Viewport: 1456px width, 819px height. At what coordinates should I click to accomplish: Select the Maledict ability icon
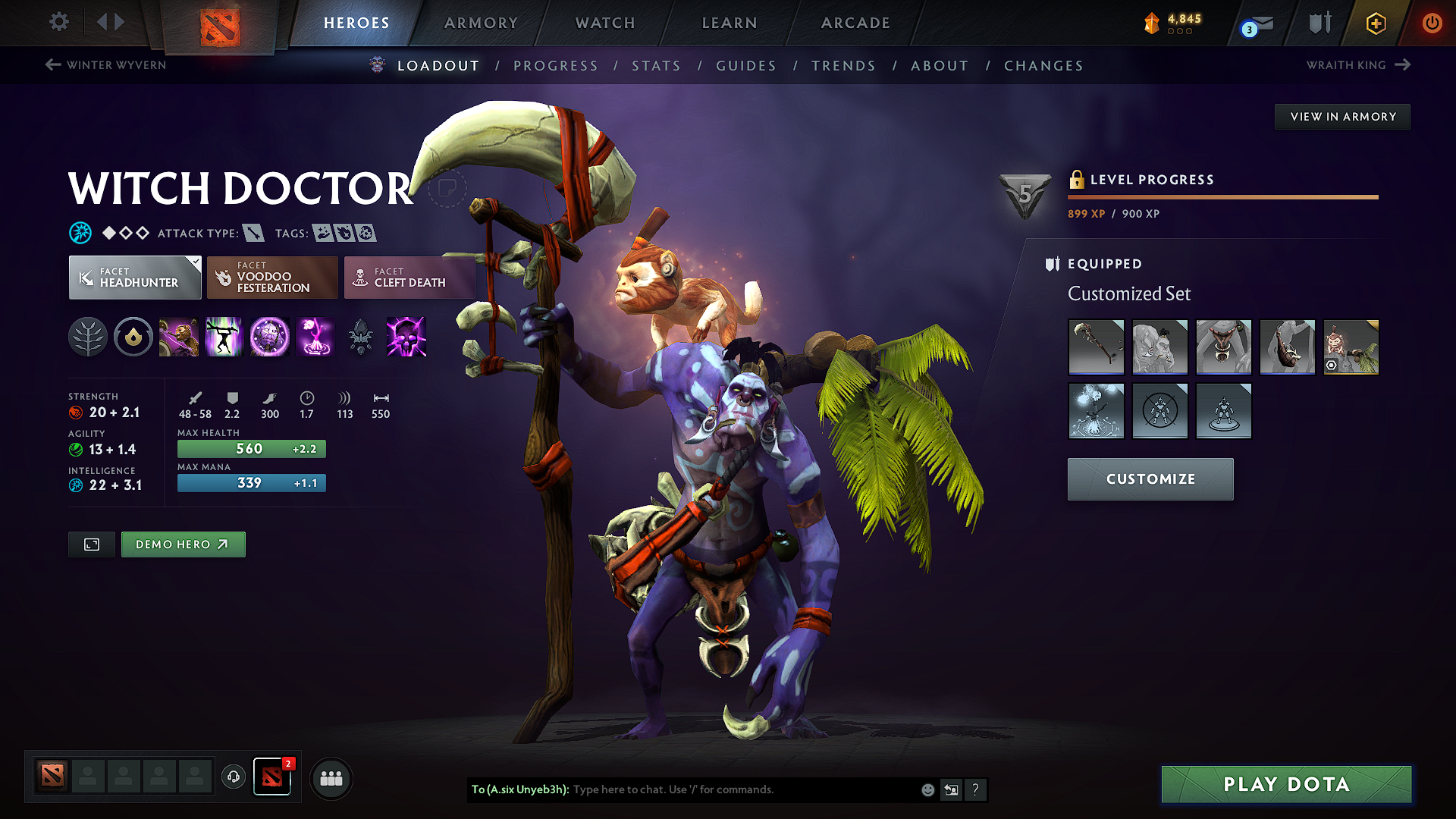pos(269,337)
